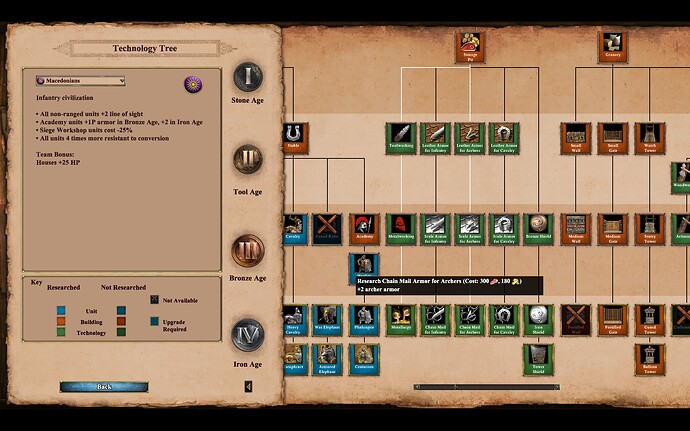Open the Macedonians civilization dropdown

[x=80, y=81]
